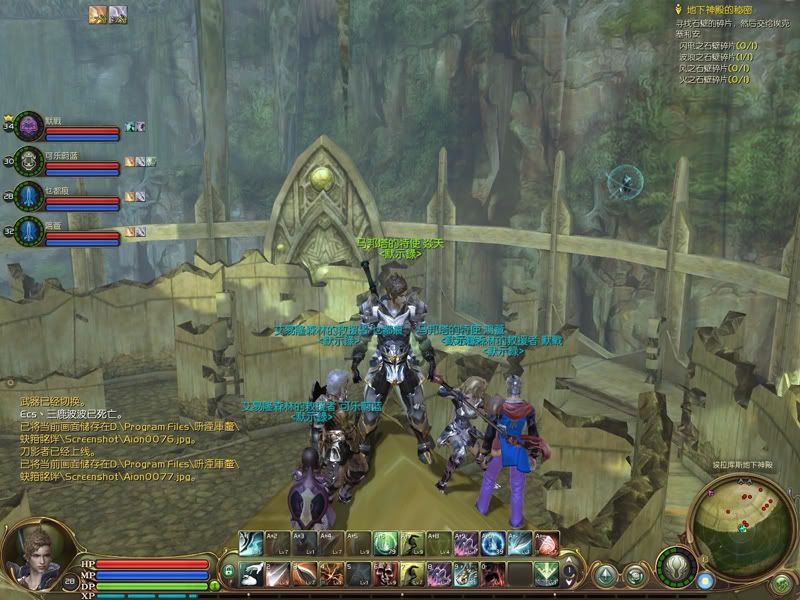The width and height of the screenshot is (800, 600).
Task: Activate the green downward-arrows skill in the last slot
Action: coord(545,574)
